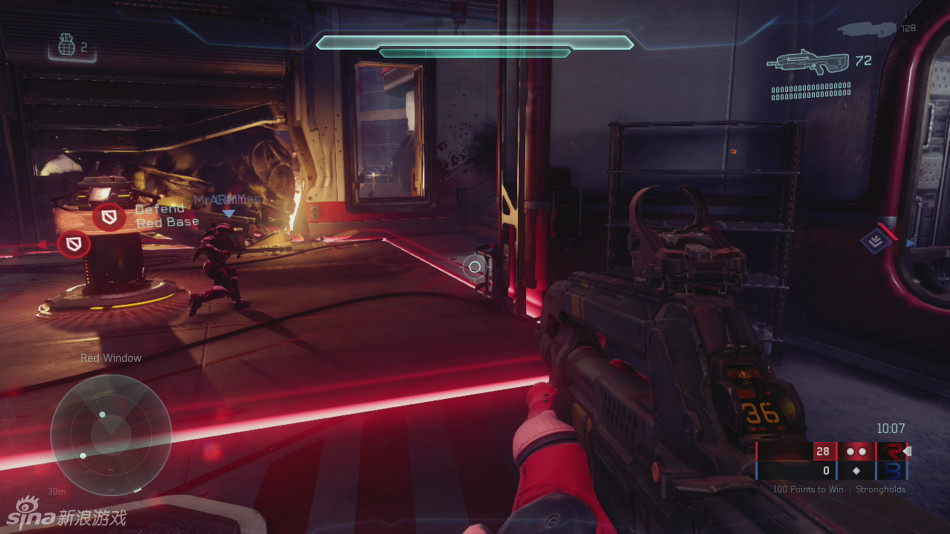Click the Sina games watermark logo
The height and width of the screenshot is (534, 950).
[x=65, y=516]
